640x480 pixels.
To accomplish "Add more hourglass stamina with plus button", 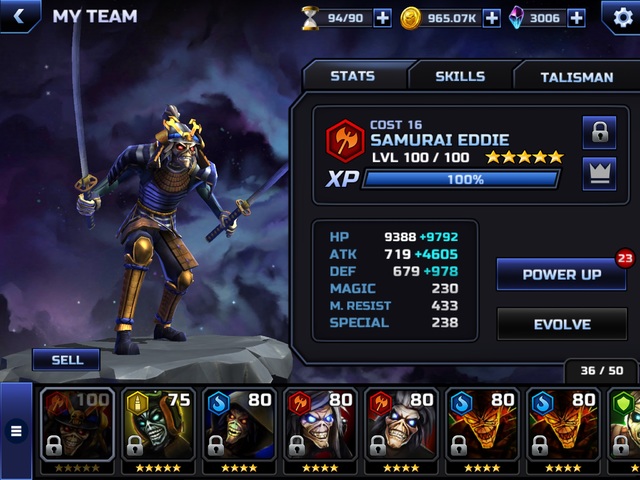I will point(383,18).
